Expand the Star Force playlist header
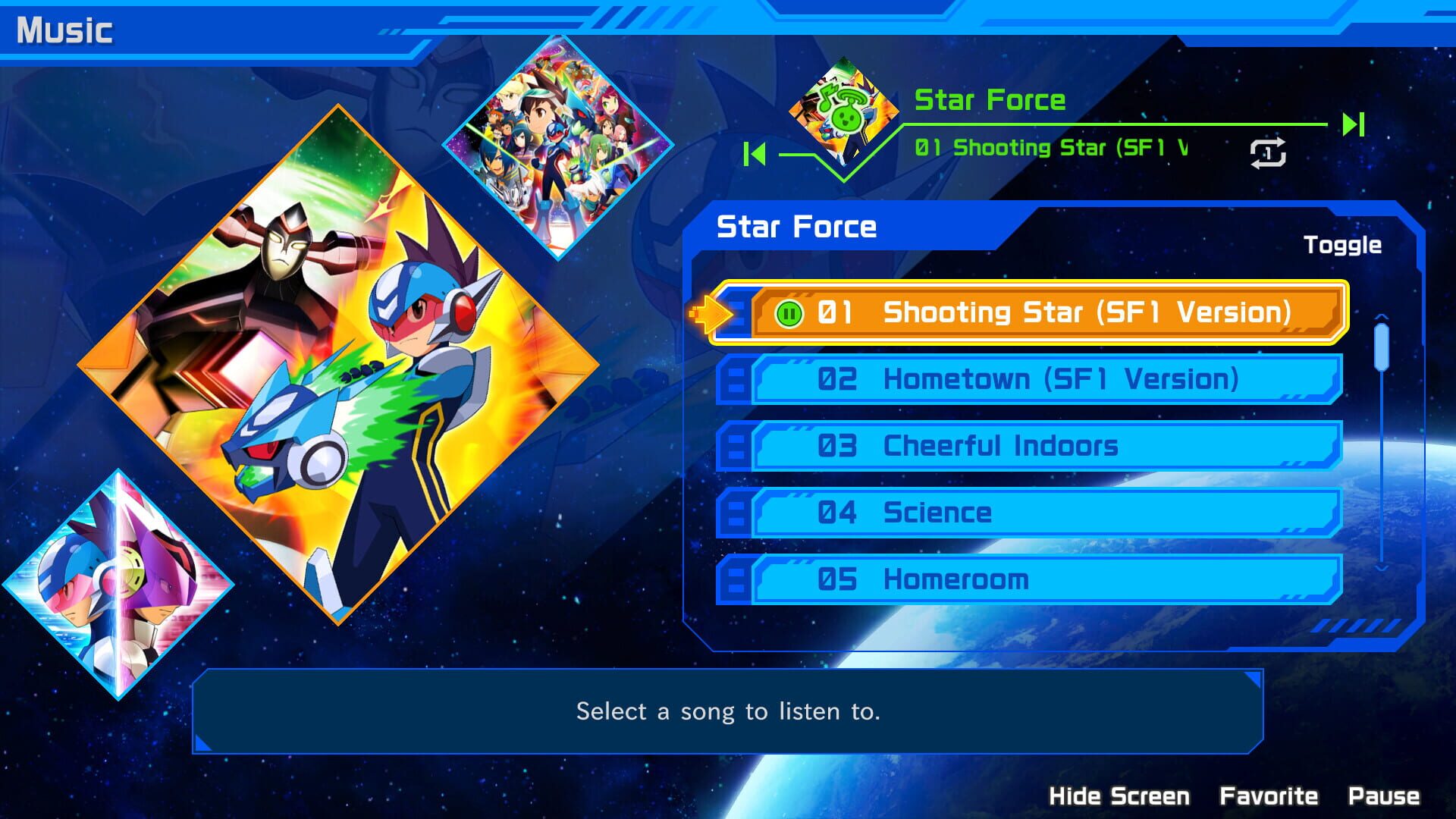This screenshot has height=819, width=1456. [795, 226]
